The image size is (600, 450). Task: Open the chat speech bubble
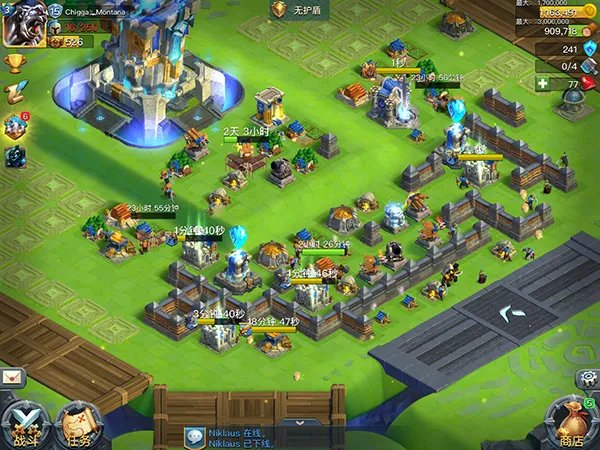(x=195, y=436)
